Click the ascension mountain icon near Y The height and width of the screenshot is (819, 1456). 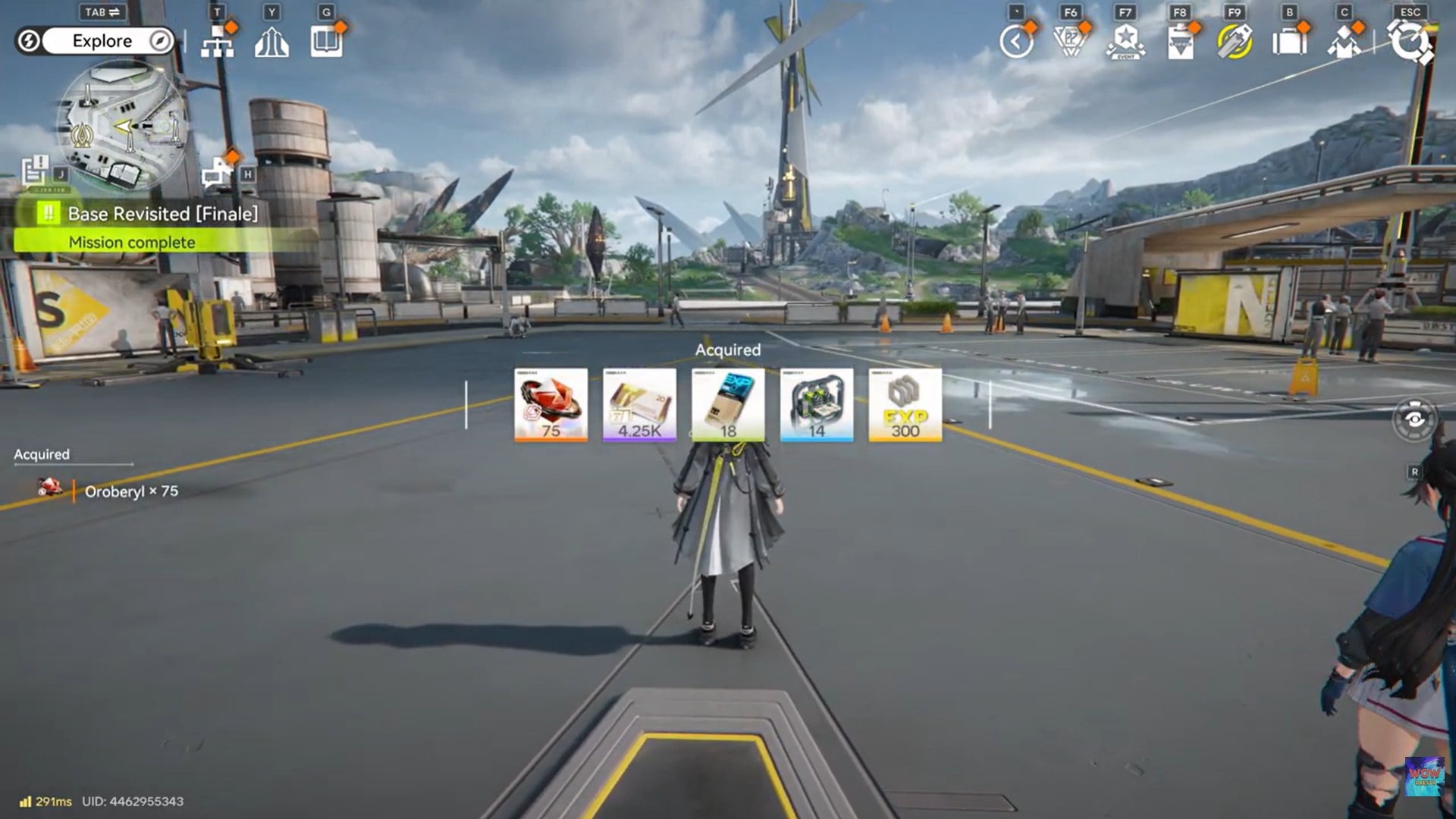point(271,42)
